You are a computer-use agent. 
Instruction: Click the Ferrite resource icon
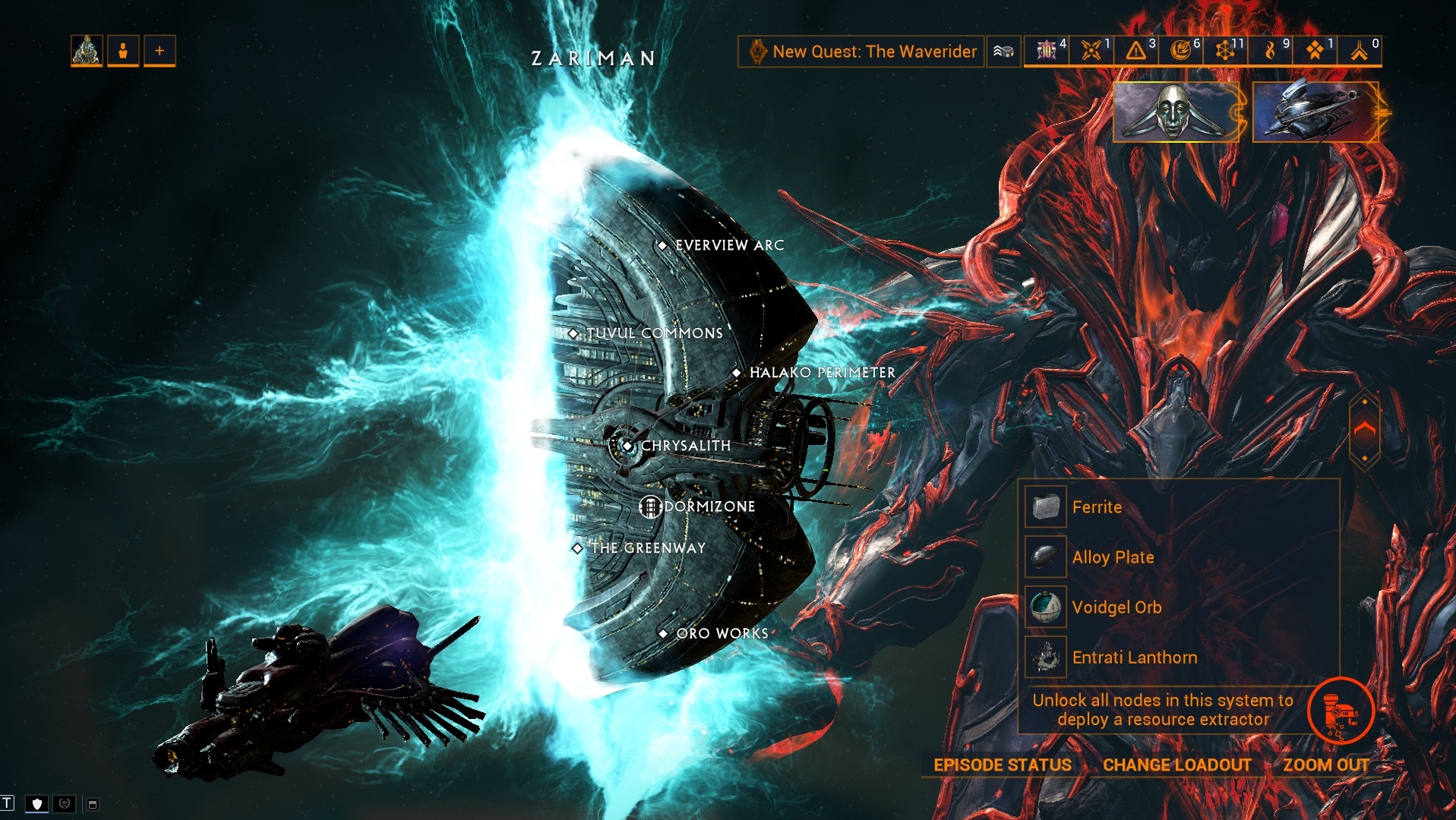tap(1044, 507)
